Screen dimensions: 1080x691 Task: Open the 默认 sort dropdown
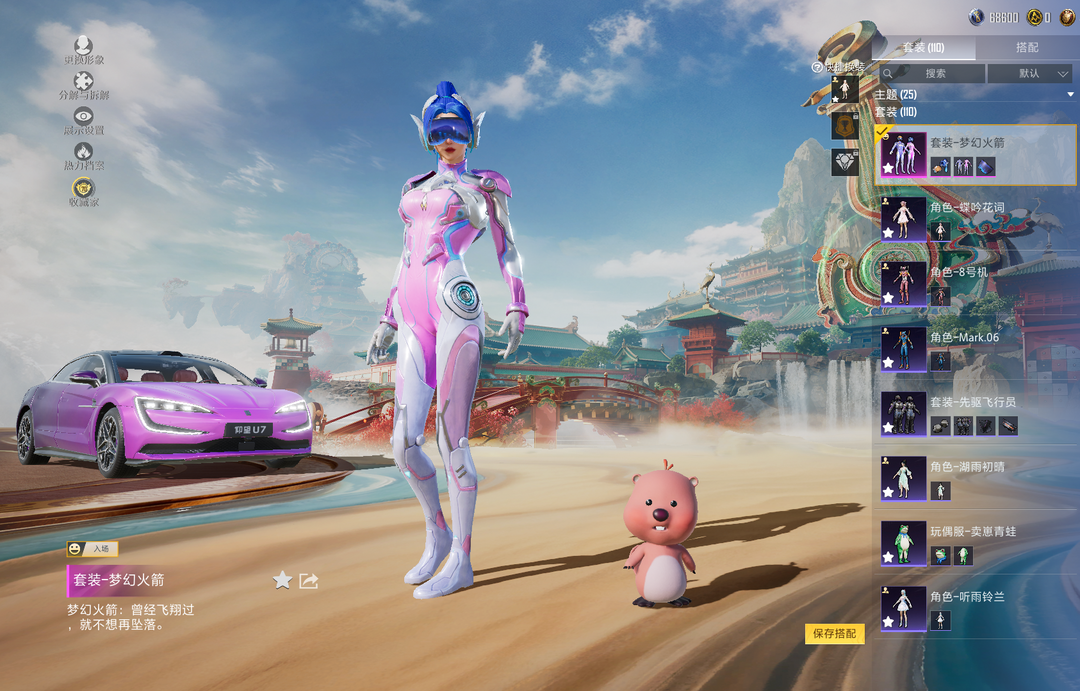click(x=1029, y=74)
